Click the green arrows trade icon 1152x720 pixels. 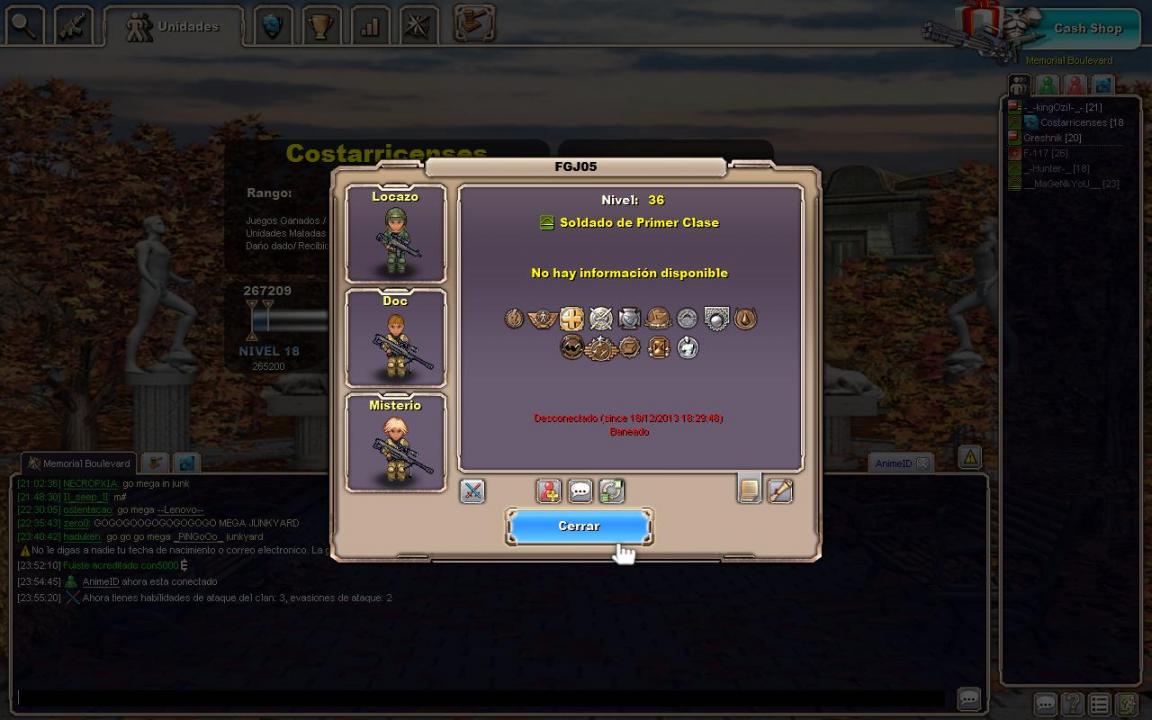(x=612, y=491)
